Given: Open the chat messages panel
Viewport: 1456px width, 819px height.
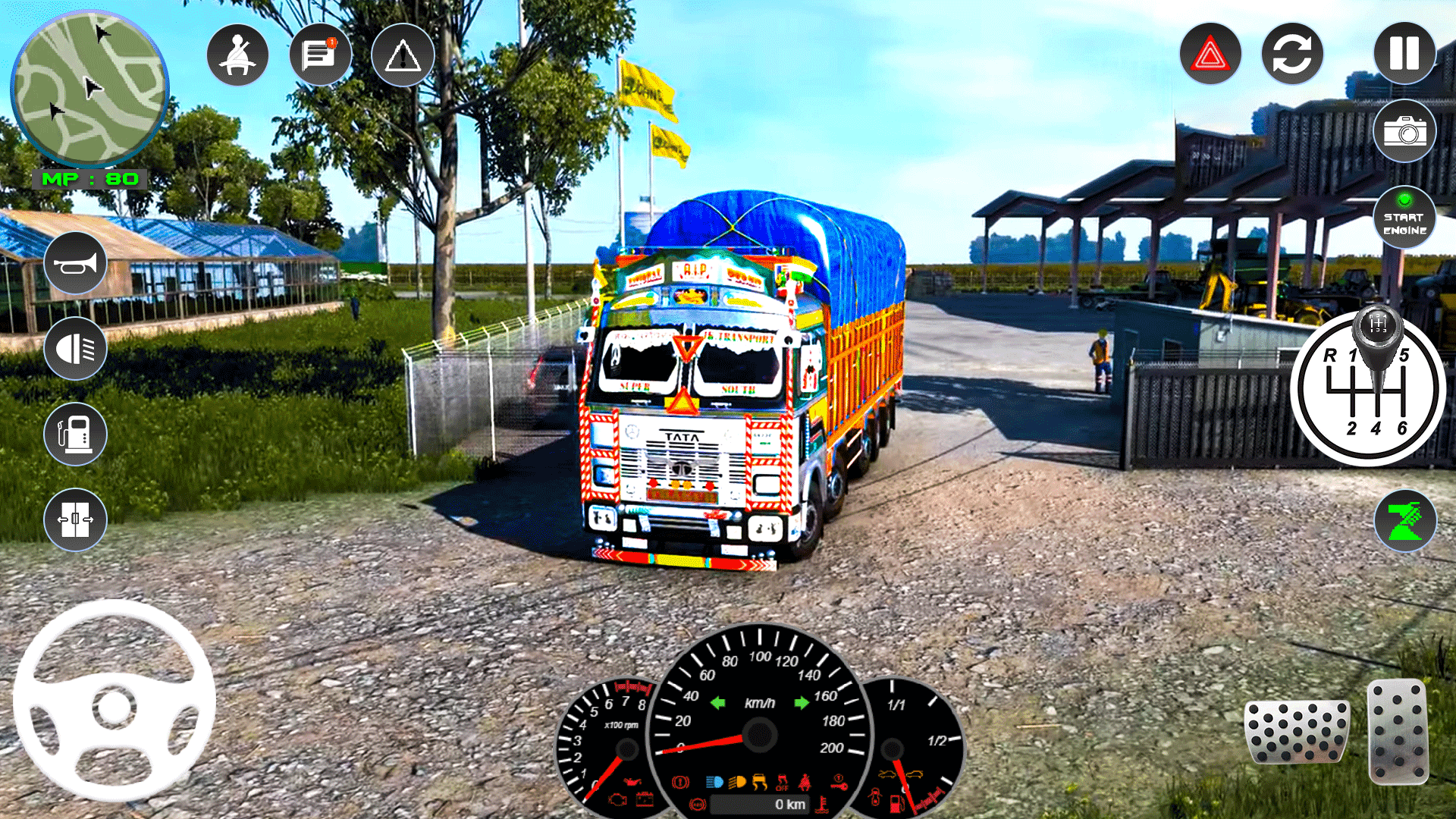Looking at the screenshot, I should 319,53.
